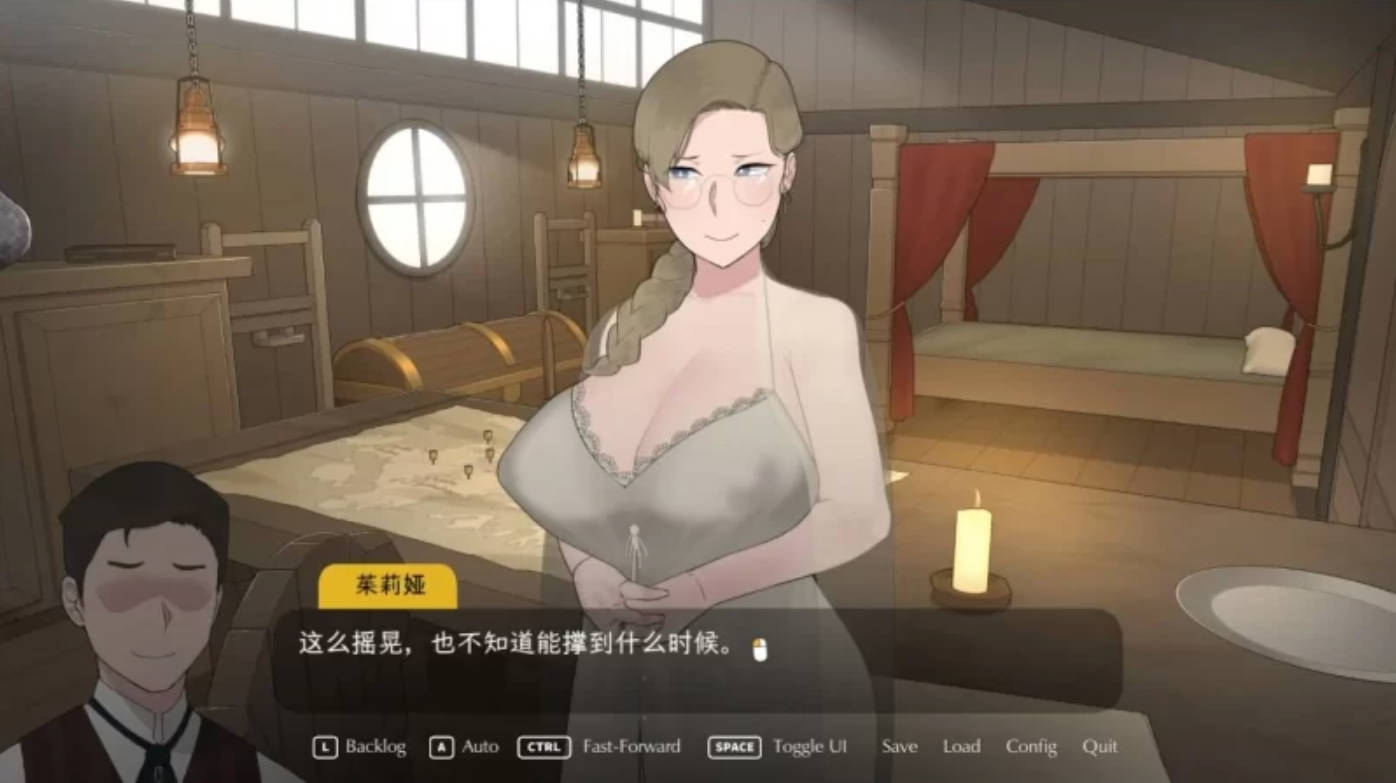Open the Config settings
The height and width of the screenshot is (783, 1396).
[1032, 747]
